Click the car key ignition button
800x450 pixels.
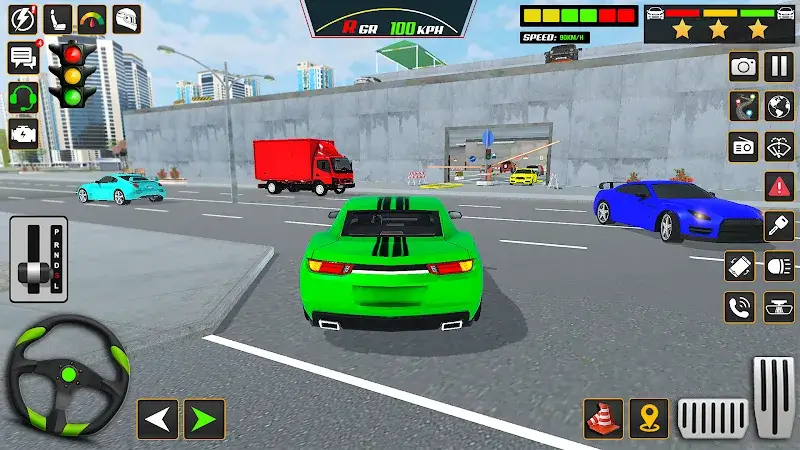click(778, 226)
